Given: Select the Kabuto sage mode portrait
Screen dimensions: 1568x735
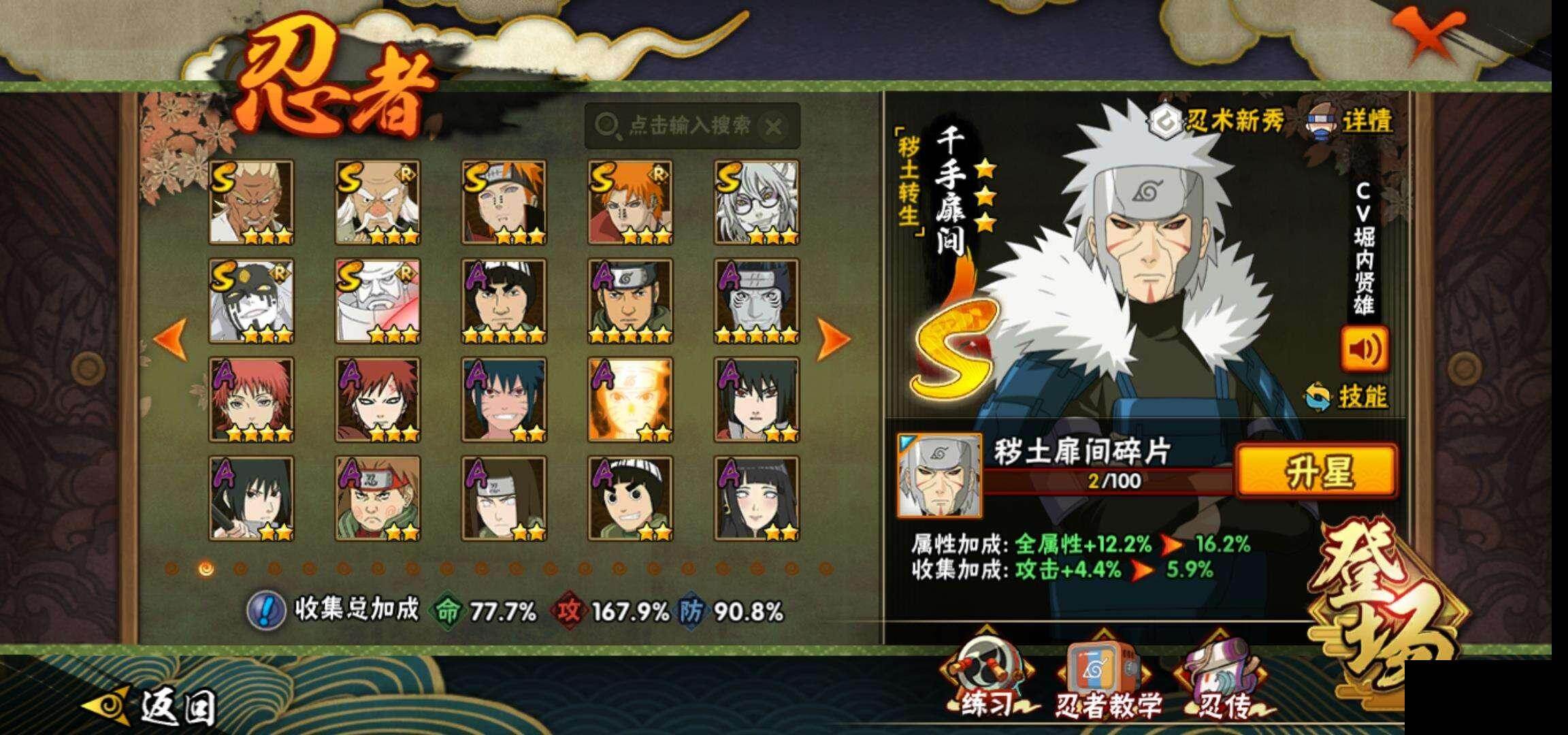Looking at the screenshot, I should 756,203.
